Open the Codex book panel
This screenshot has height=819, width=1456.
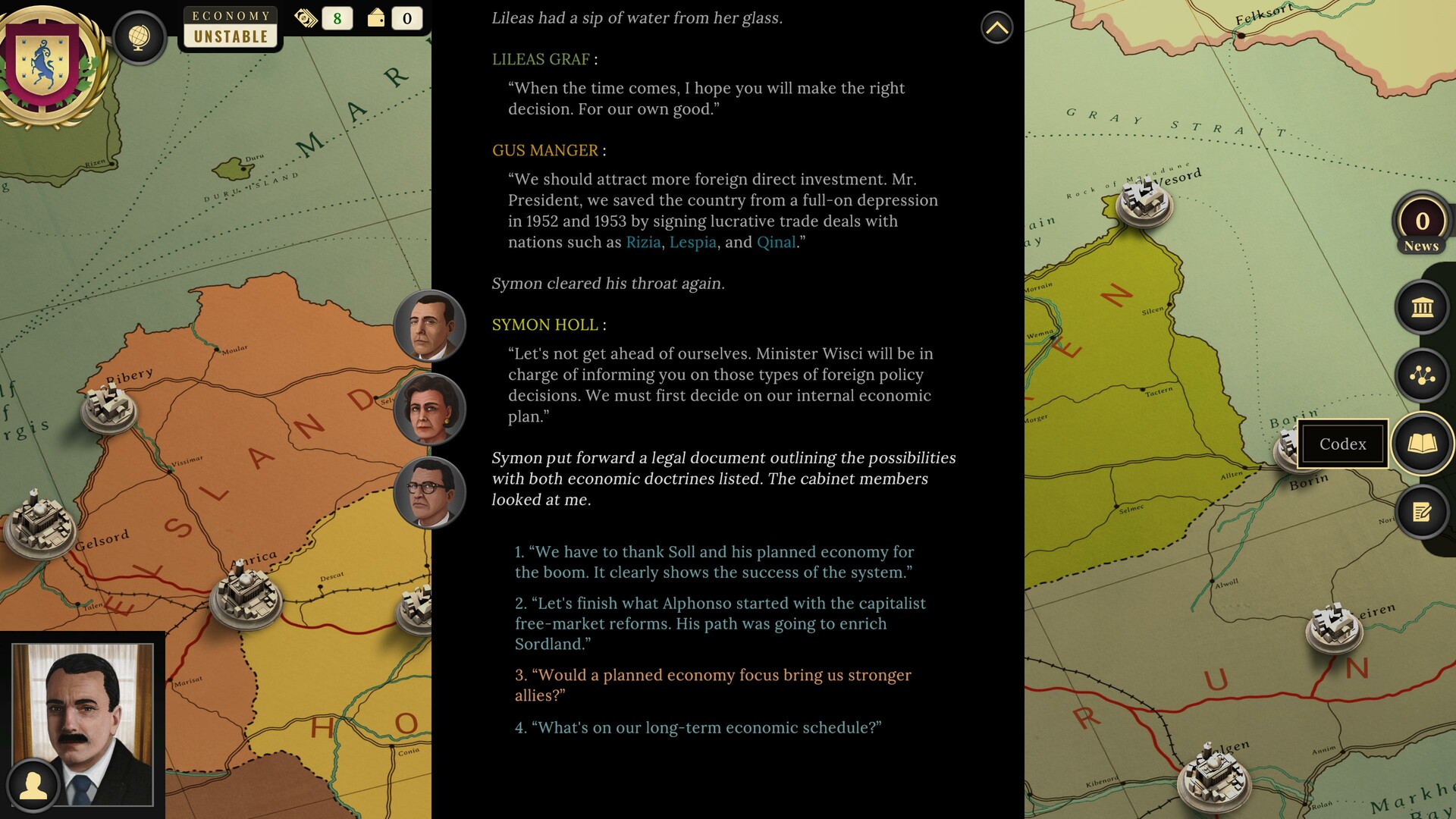tap(1421, 444)
